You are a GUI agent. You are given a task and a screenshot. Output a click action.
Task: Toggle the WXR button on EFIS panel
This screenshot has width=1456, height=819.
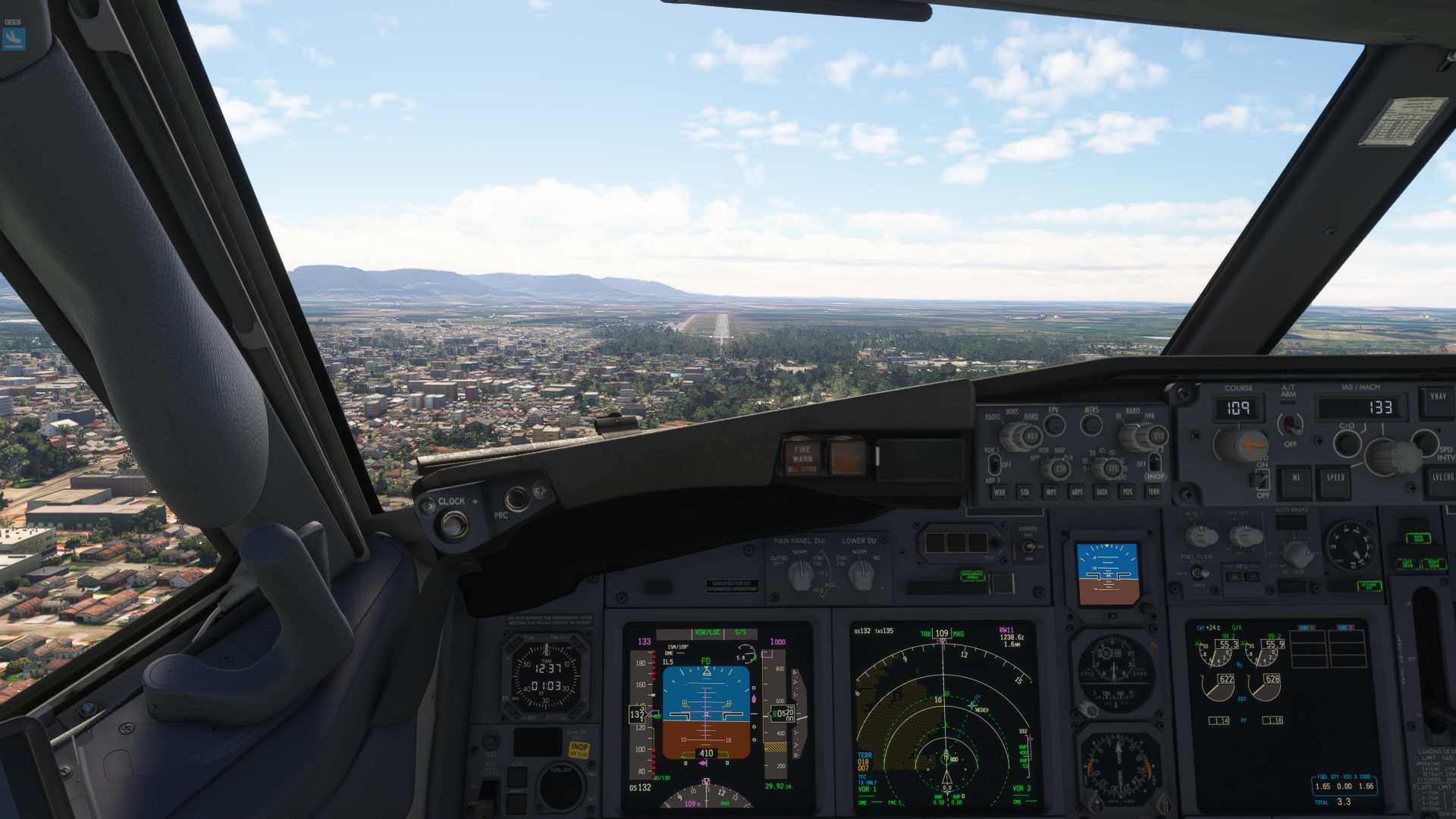pos(999,492)
